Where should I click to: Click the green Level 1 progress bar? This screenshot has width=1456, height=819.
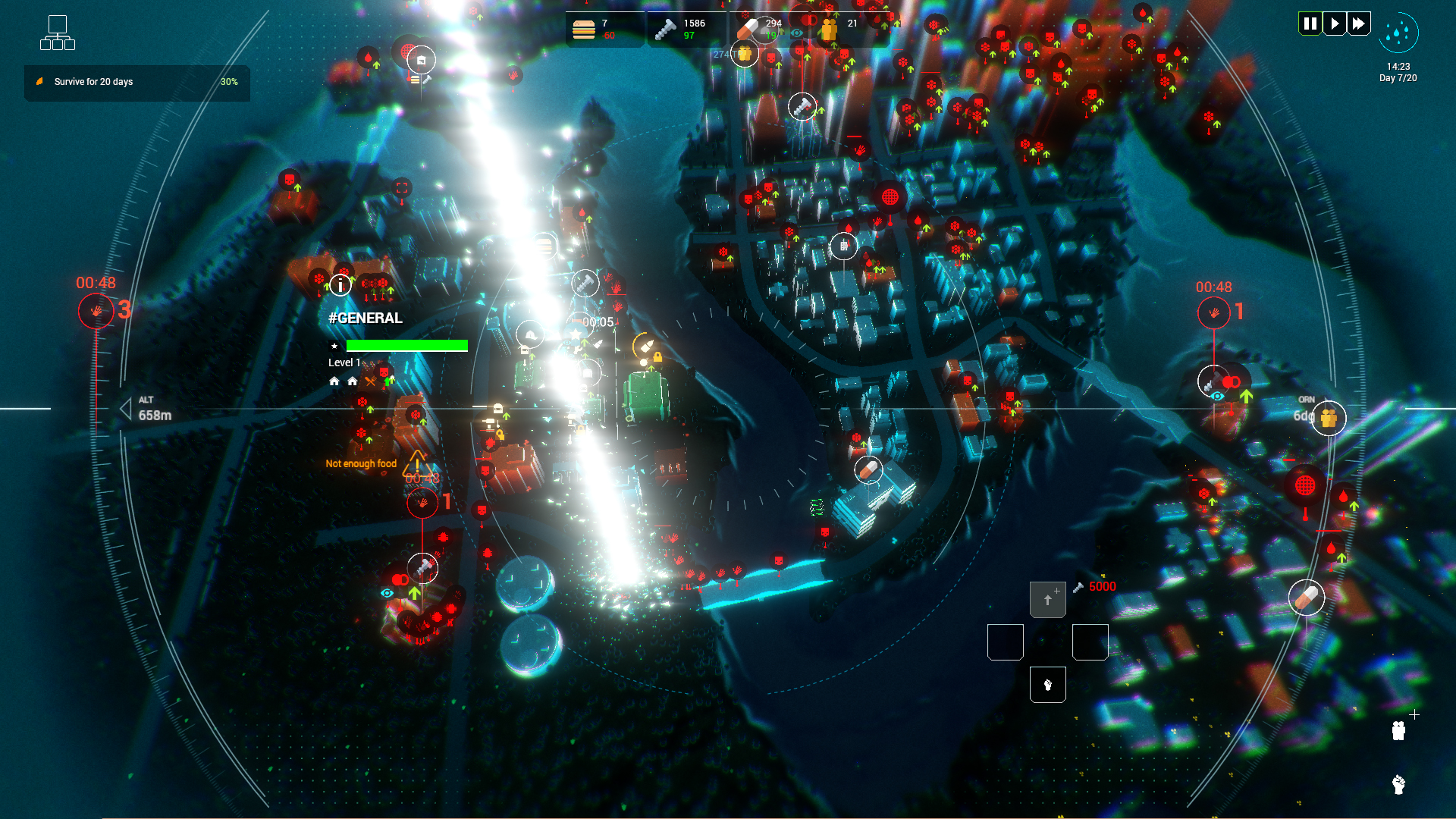407,345
